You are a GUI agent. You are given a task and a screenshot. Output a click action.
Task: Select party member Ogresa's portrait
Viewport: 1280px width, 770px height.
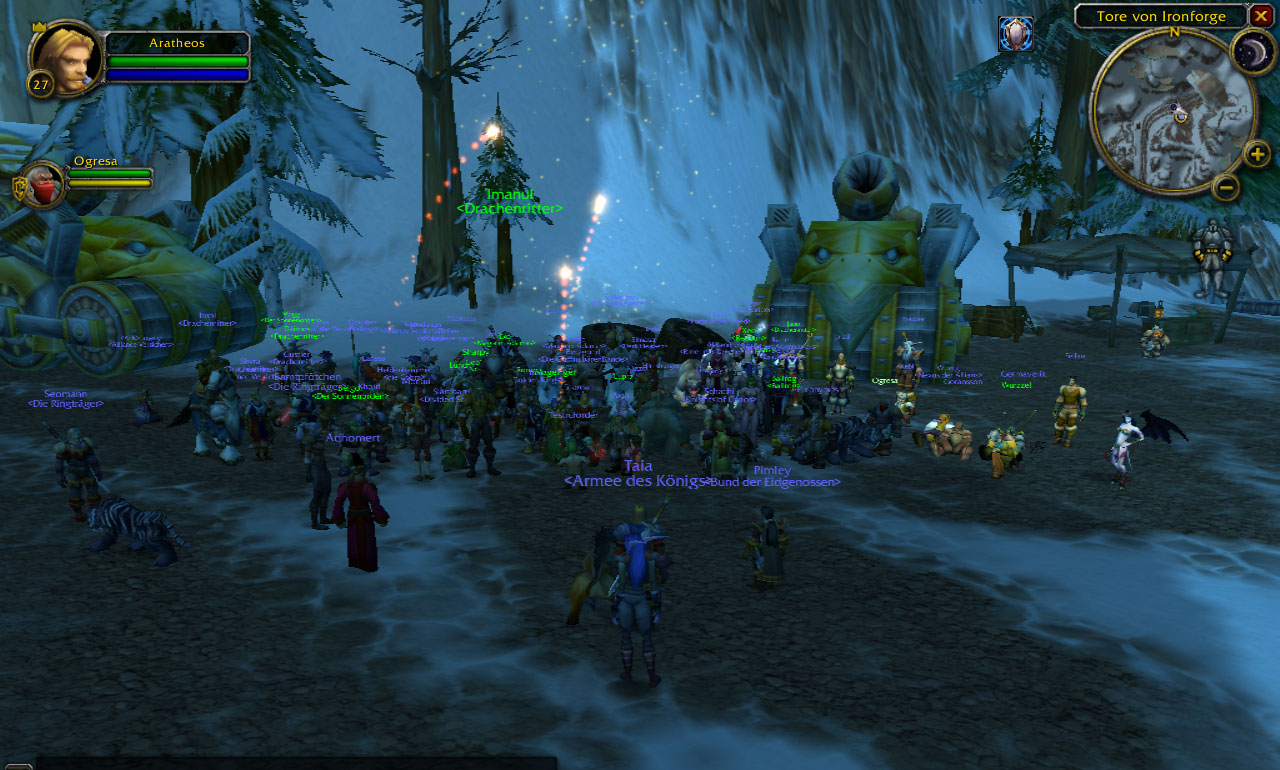click(x=42, y=185)
